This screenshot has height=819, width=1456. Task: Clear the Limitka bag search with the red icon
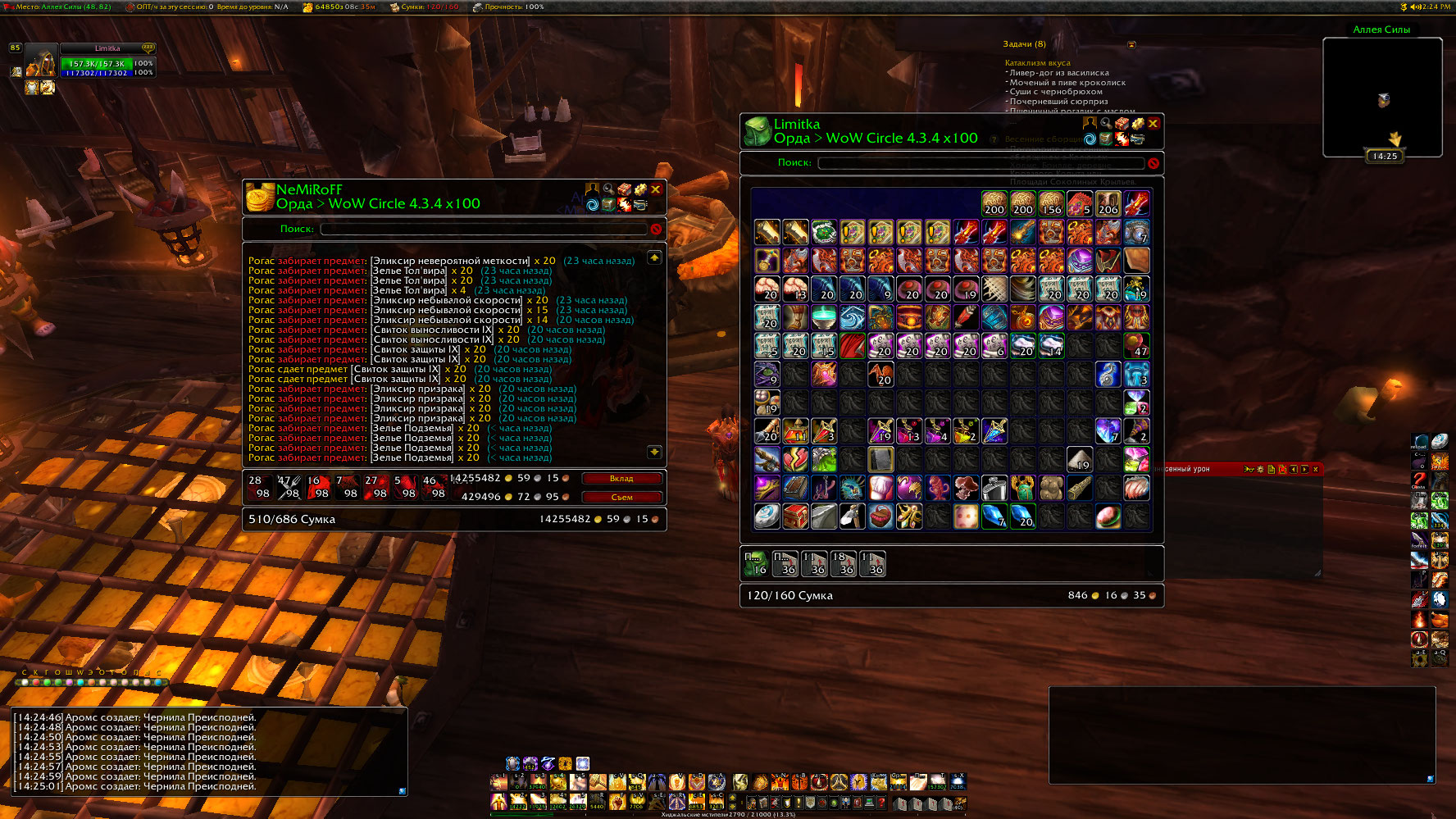tap(1153, 163)
